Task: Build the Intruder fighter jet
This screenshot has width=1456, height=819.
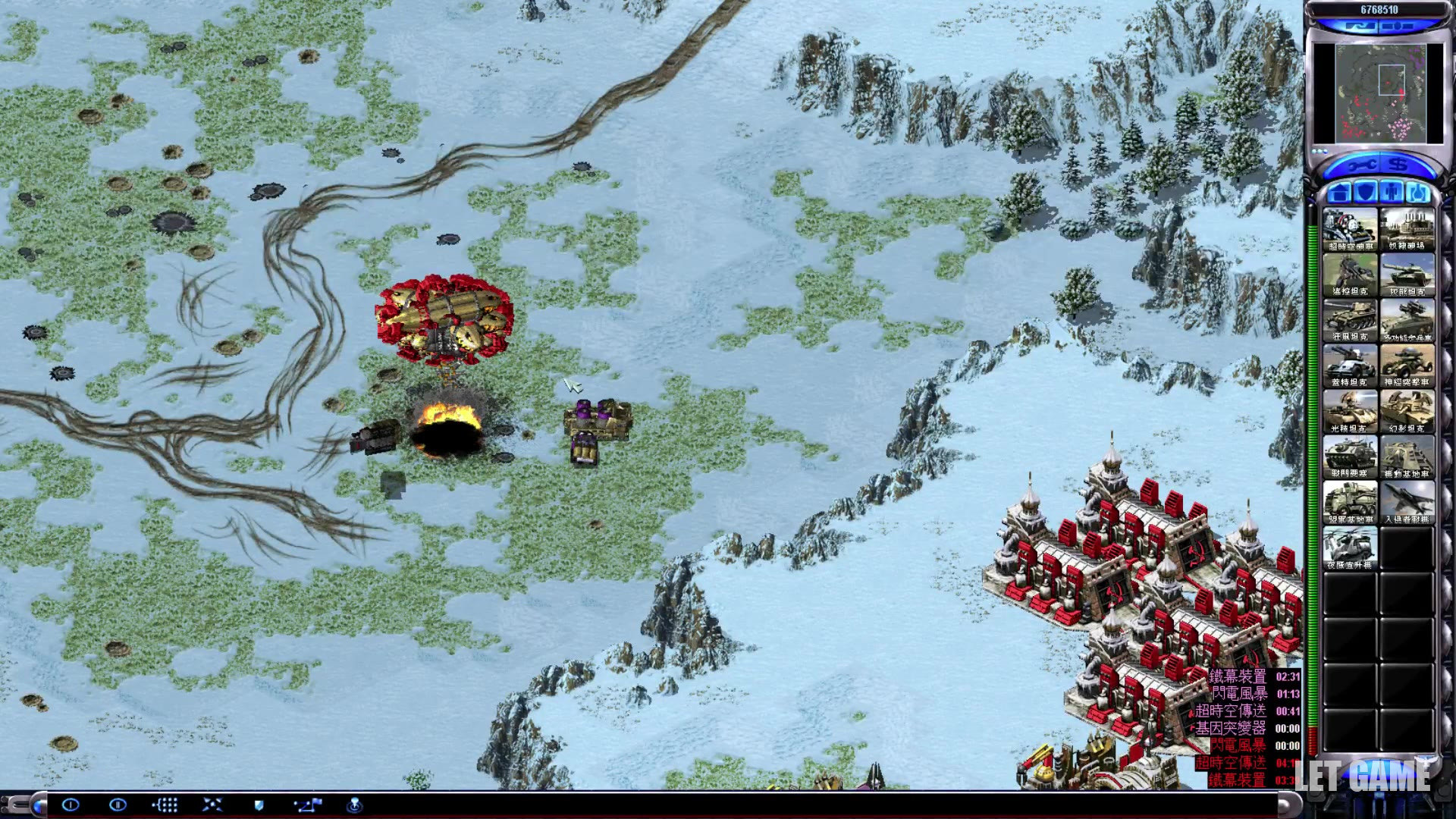Action: click(1407, 502)
